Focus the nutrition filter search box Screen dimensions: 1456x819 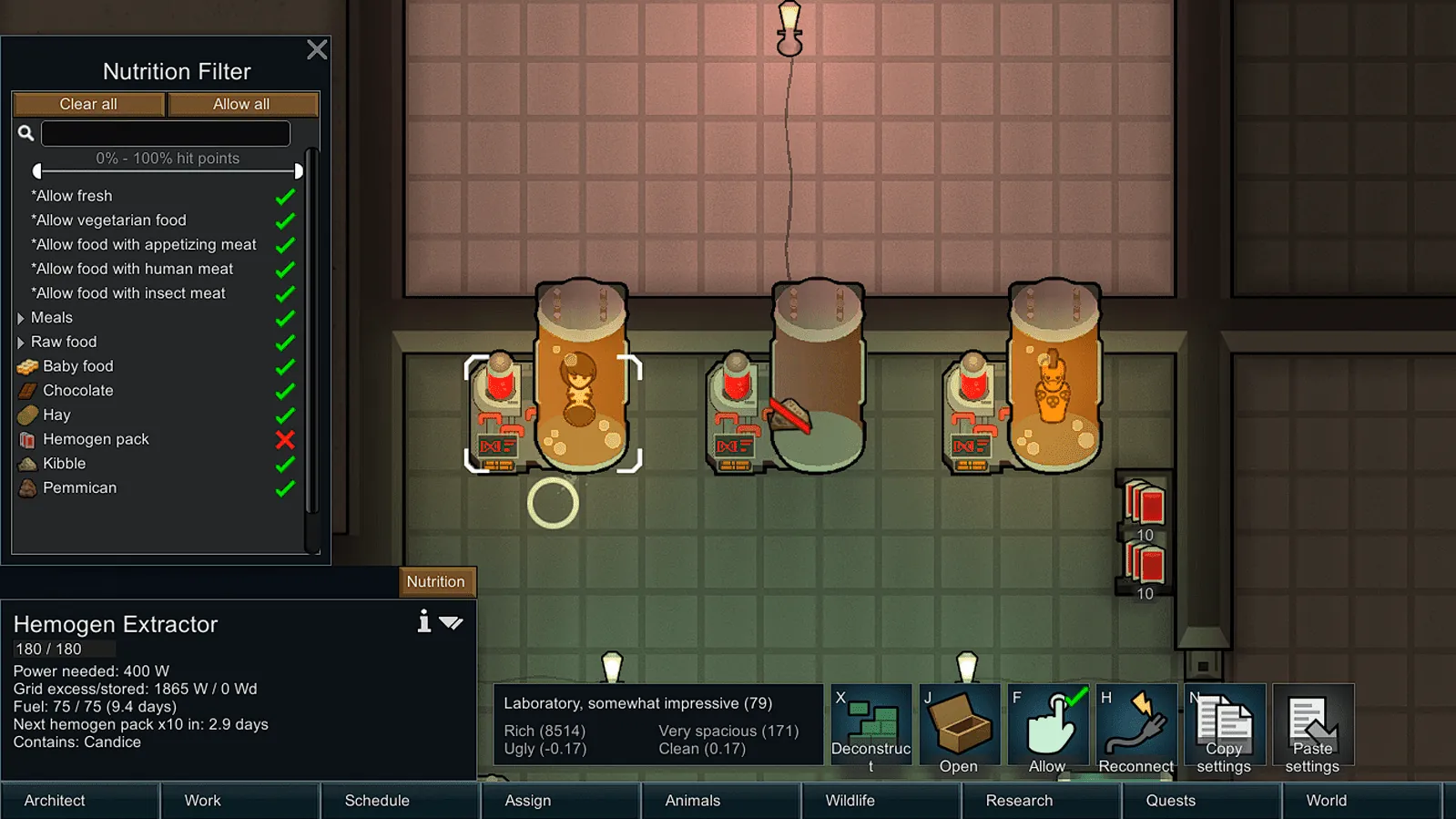click(166, 134)
